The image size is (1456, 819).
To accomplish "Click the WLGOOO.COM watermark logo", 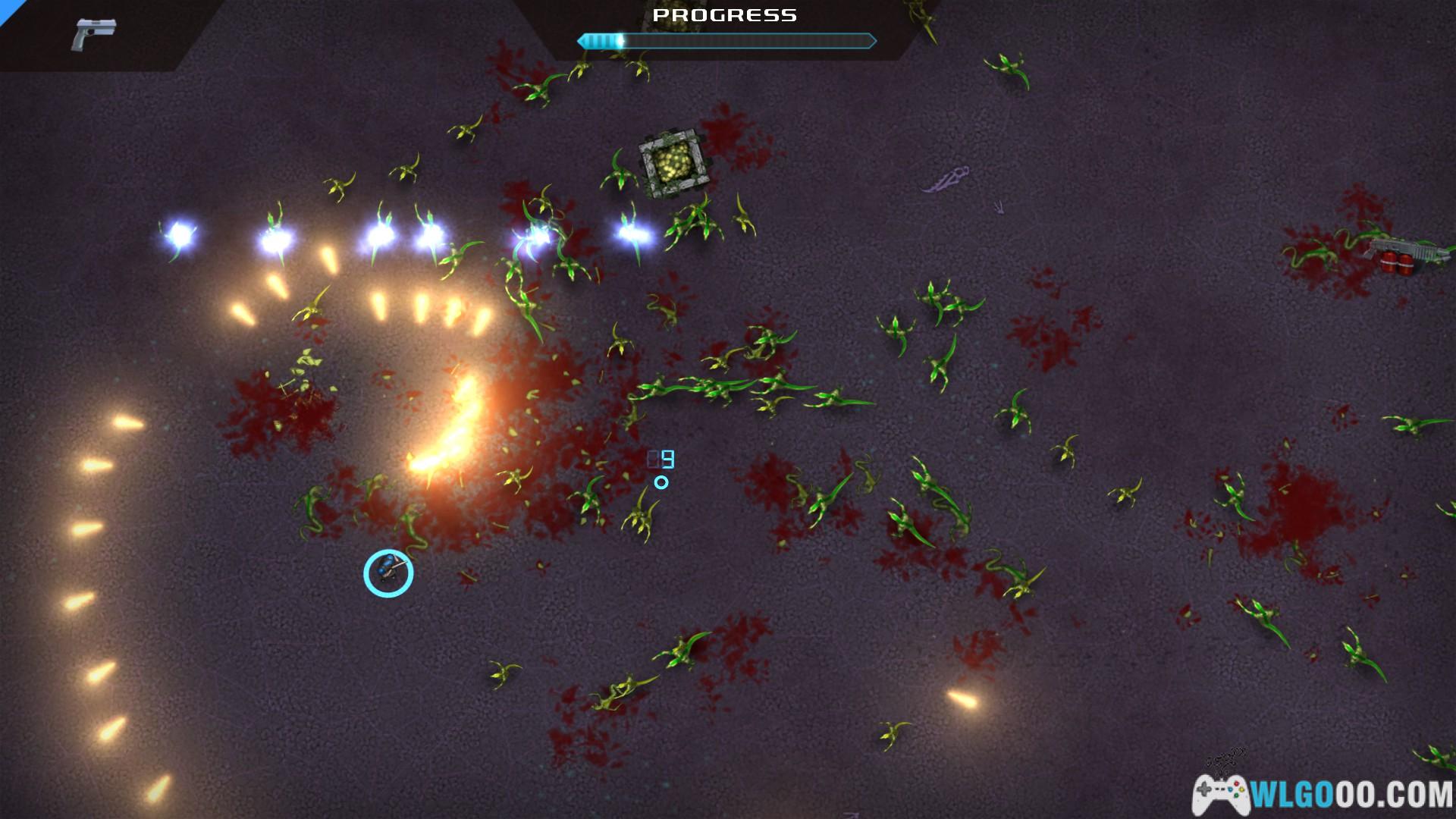I will tap(1323, 795).
